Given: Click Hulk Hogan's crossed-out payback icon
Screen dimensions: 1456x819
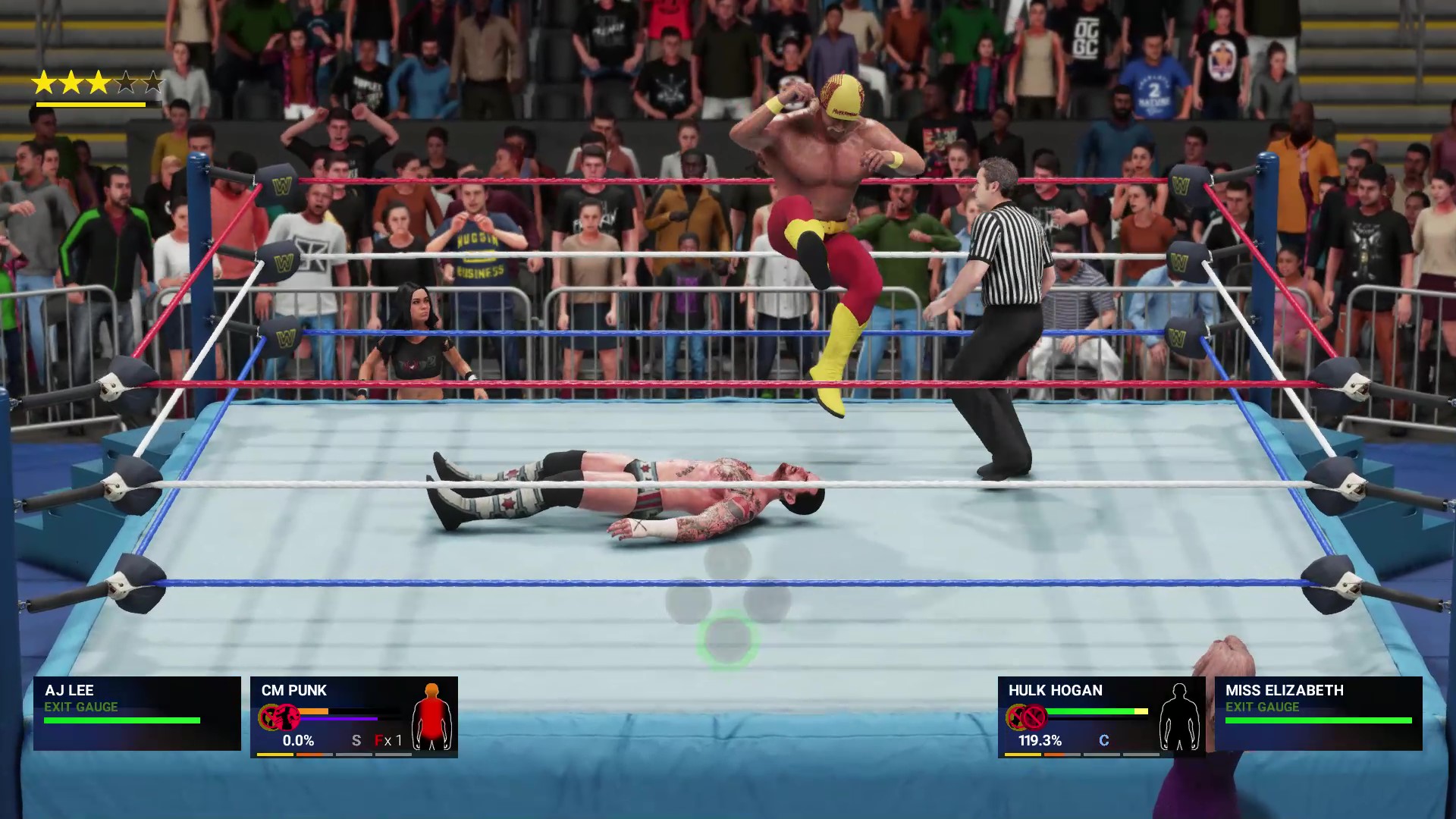Looking at the screenshot, I should [1033, 717].
